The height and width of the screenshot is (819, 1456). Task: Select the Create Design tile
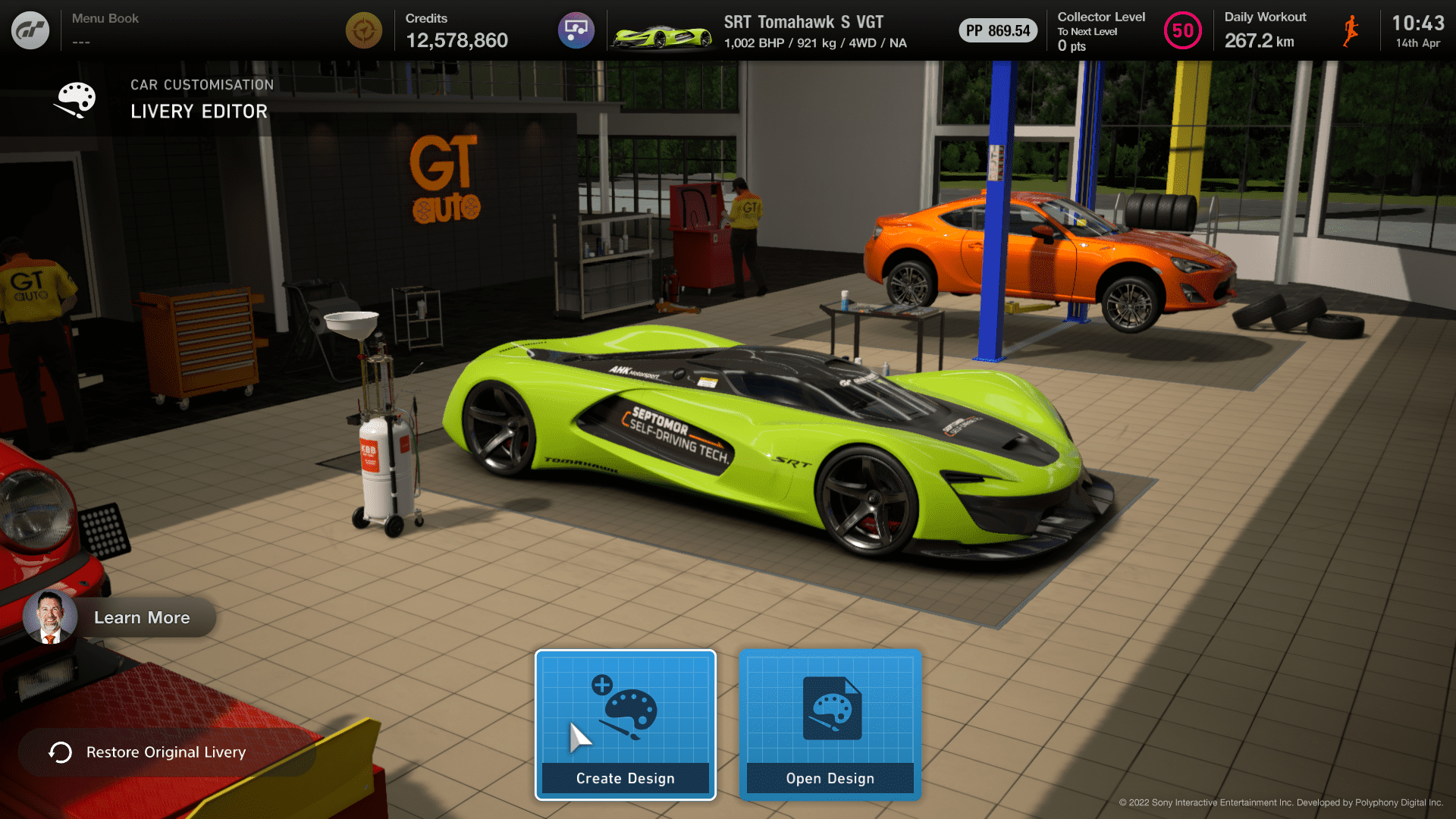tap(625, 724)
